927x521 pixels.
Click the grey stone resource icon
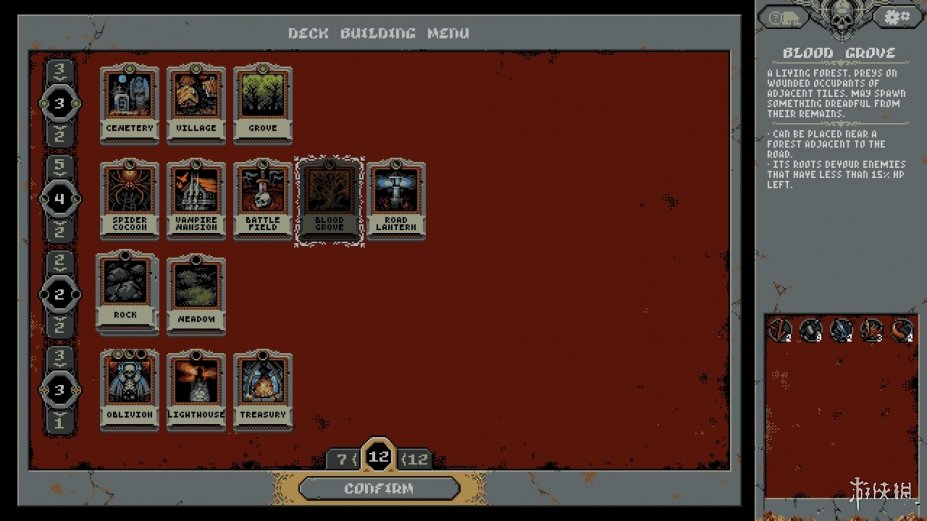point(811,330)
